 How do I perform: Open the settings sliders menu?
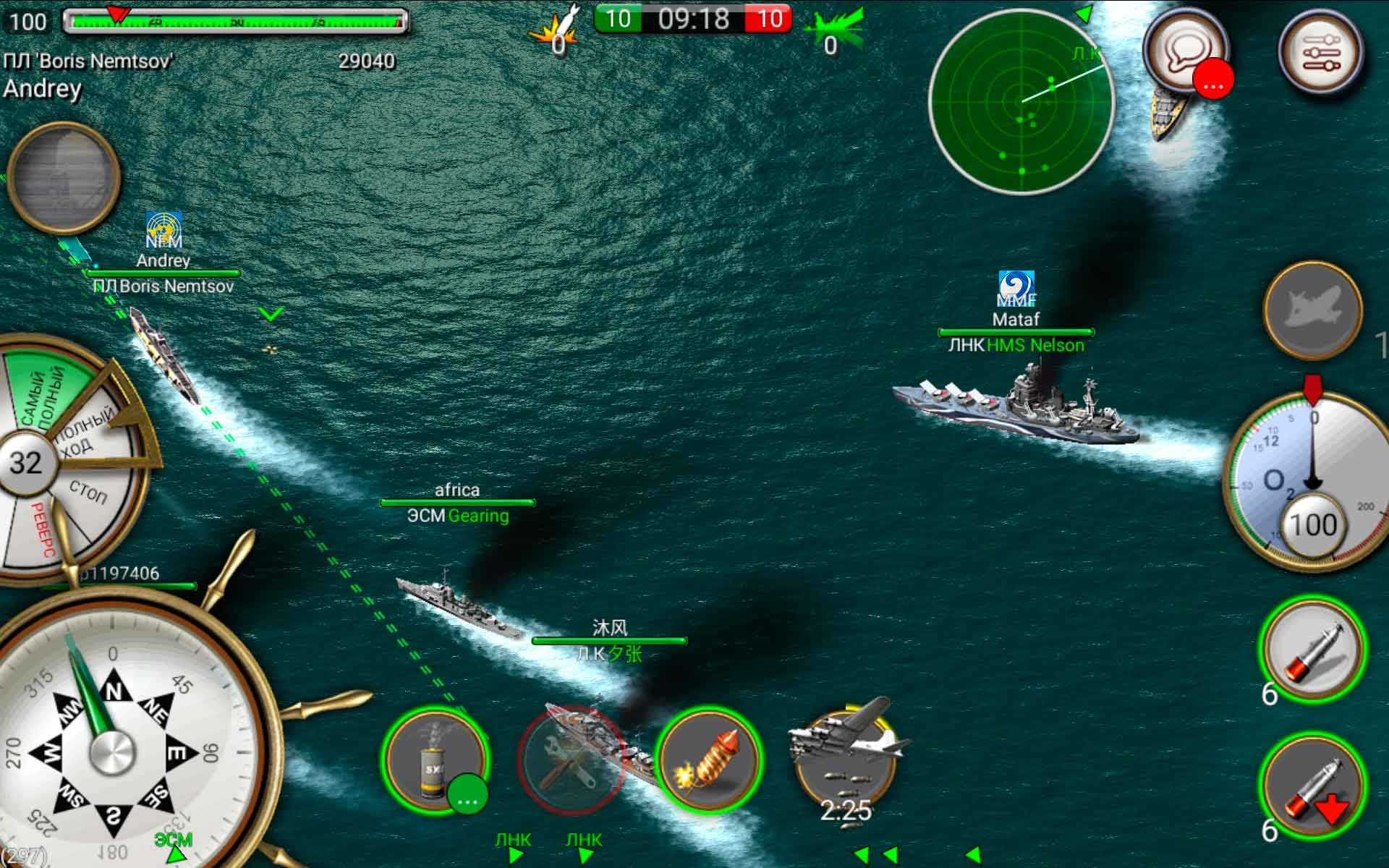pos(1320,52)
